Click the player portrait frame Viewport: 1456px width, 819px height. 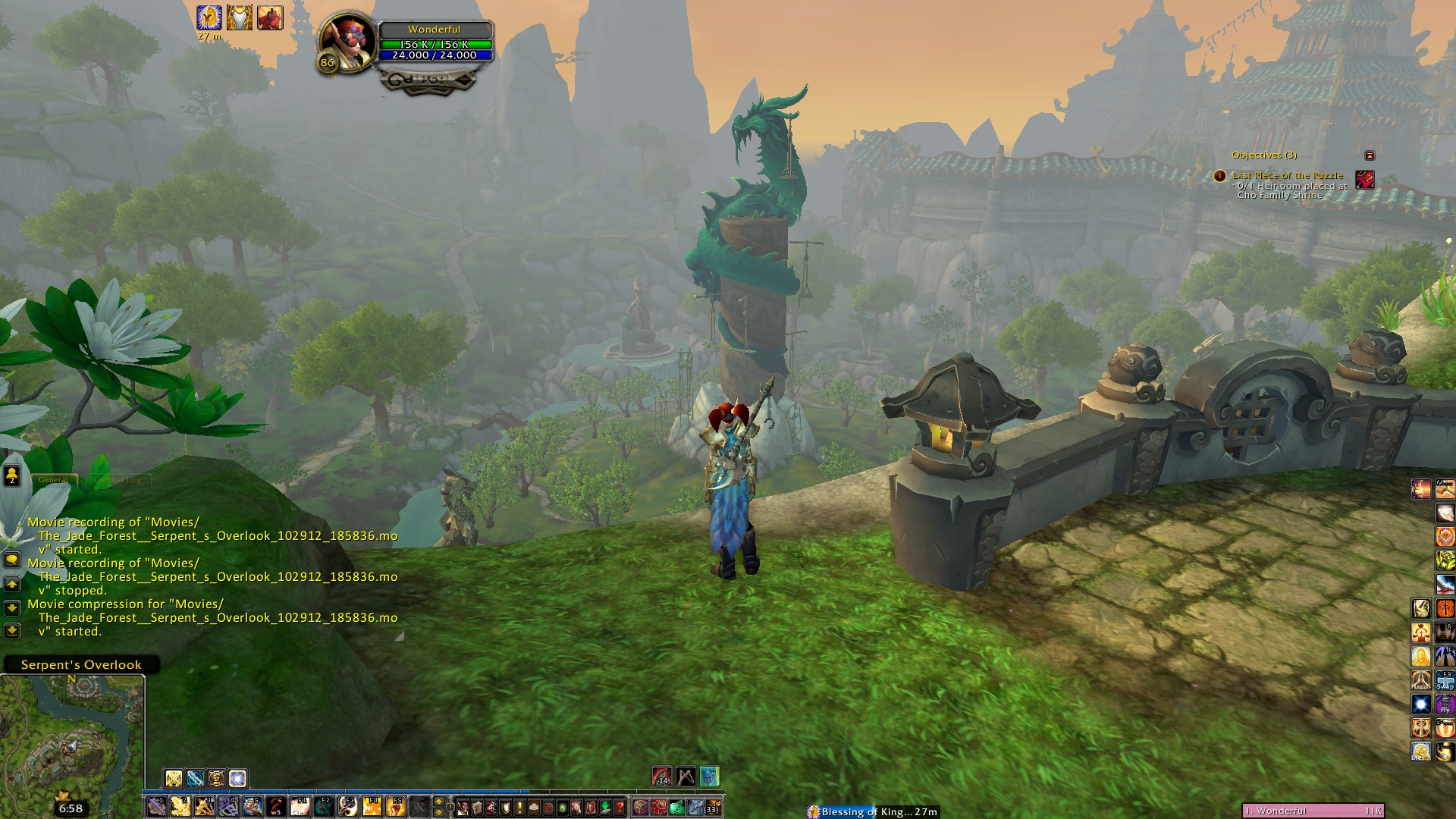click(x=347, y=43)
